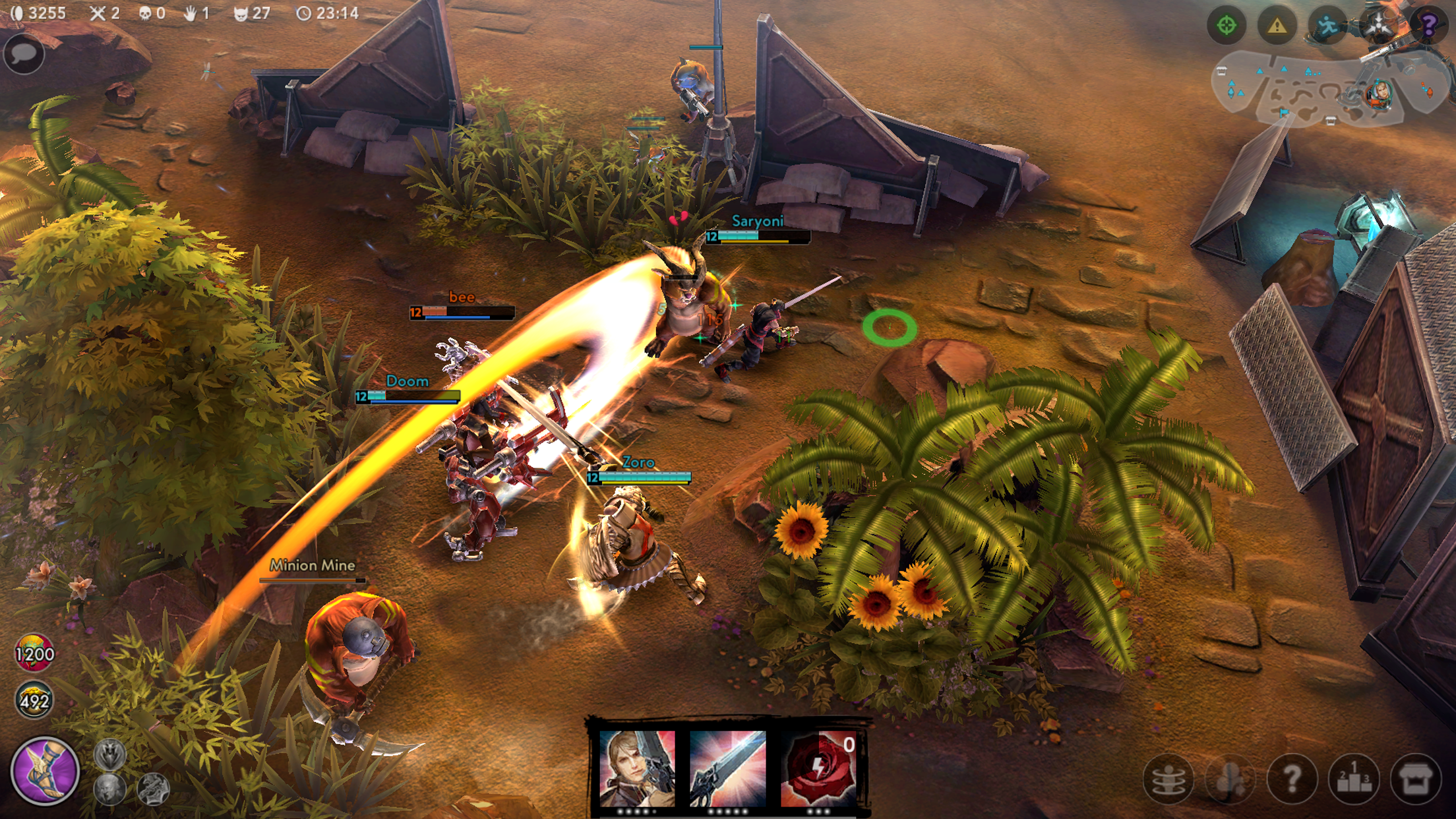
Task: Trigger the gather-here ping icon
Action: click(1380, 25)
